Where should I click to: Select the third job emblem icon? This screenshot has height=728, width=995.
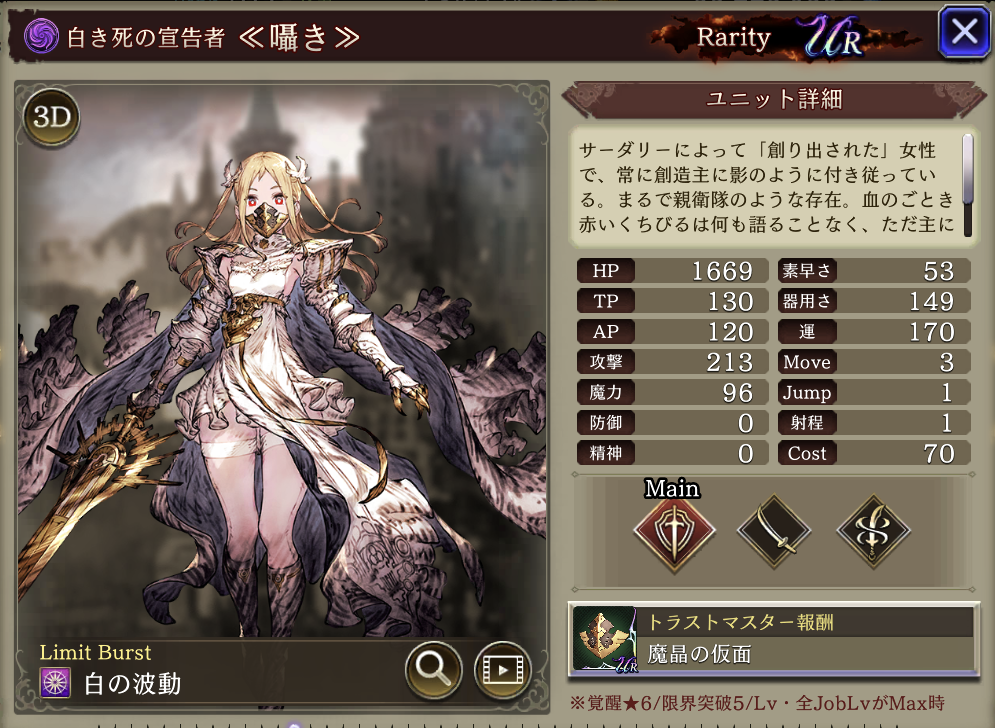click(x=871, y=532)
